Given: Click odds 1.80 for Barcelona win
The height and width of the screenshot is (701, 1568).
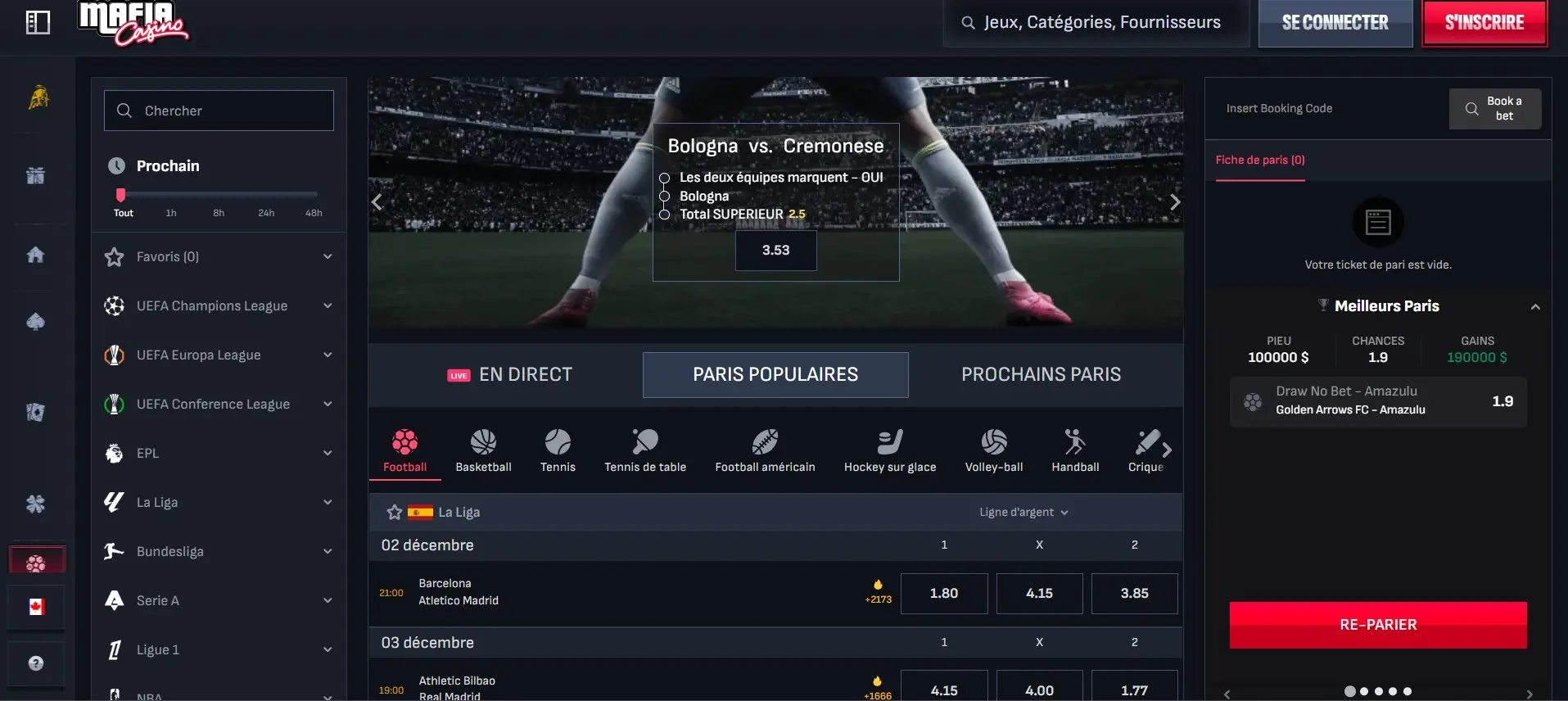Looking at the screenshot, I should pos(943,593).
